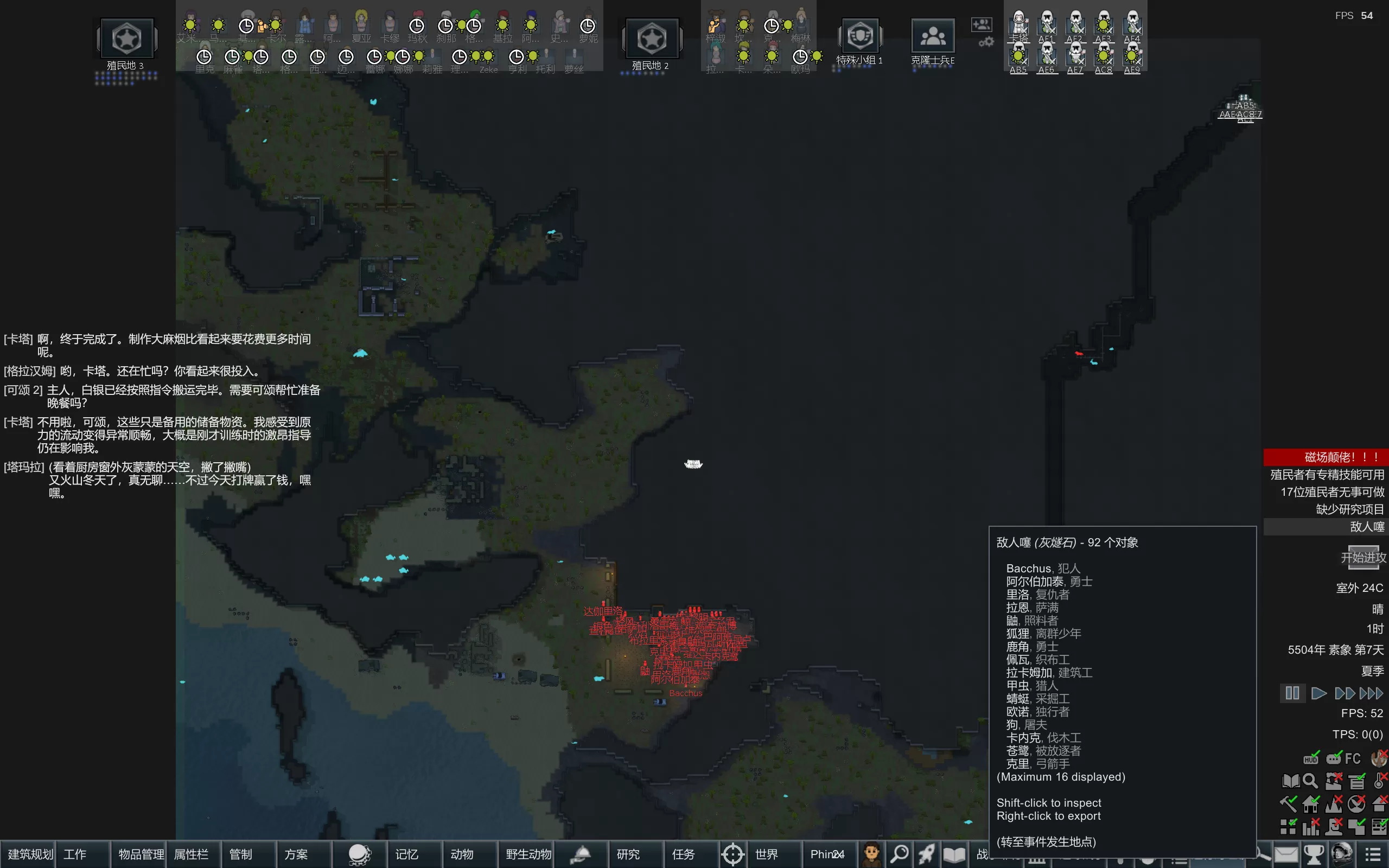This screenshot has height=868, width=1389.
Task: Toggle the HUD visibility icon
Action: pos(1311,758)
